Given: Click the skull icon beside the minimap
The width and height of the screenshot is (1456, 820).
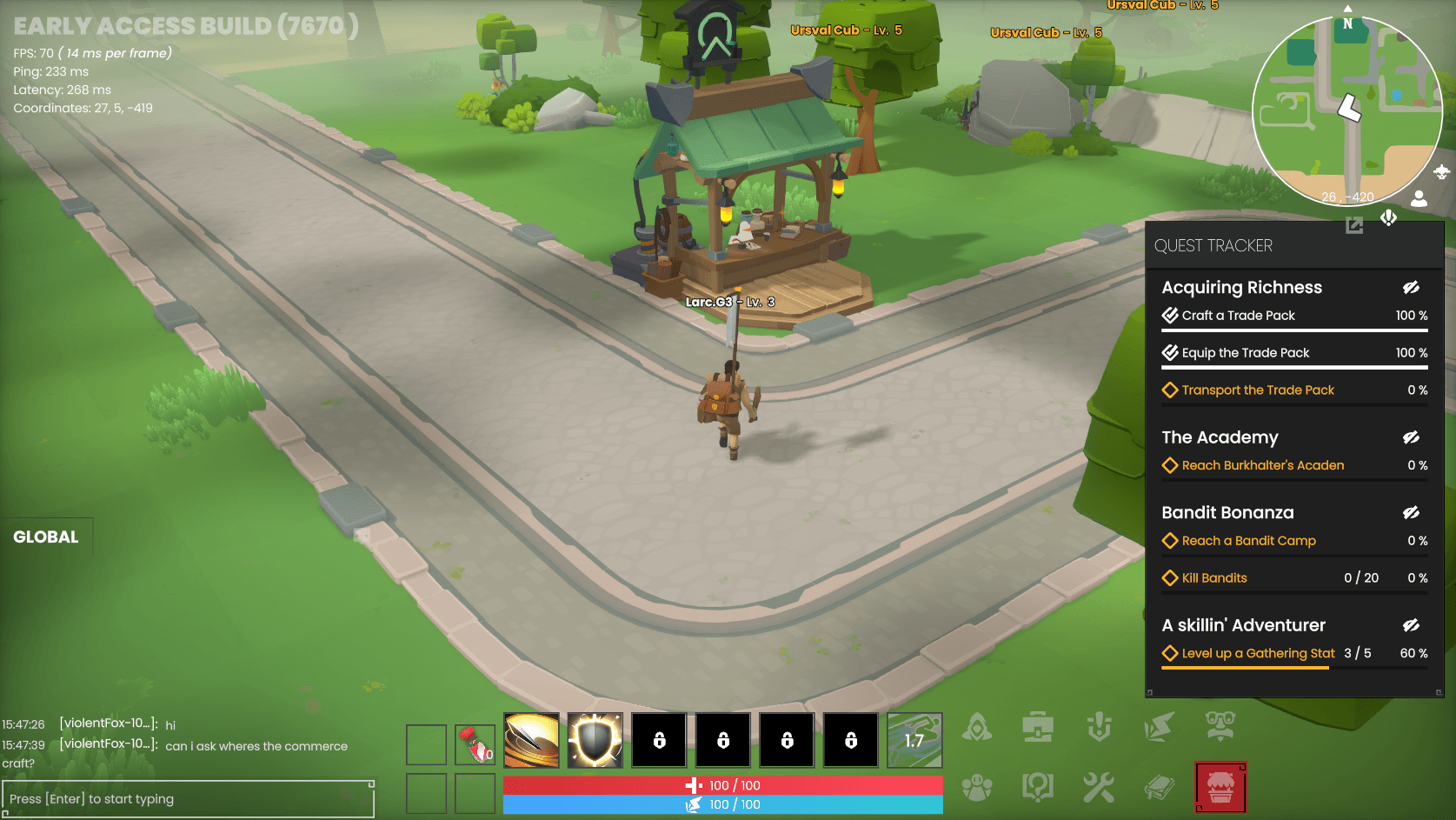Looking at the screenshot, I should (x=1441, y=171).
